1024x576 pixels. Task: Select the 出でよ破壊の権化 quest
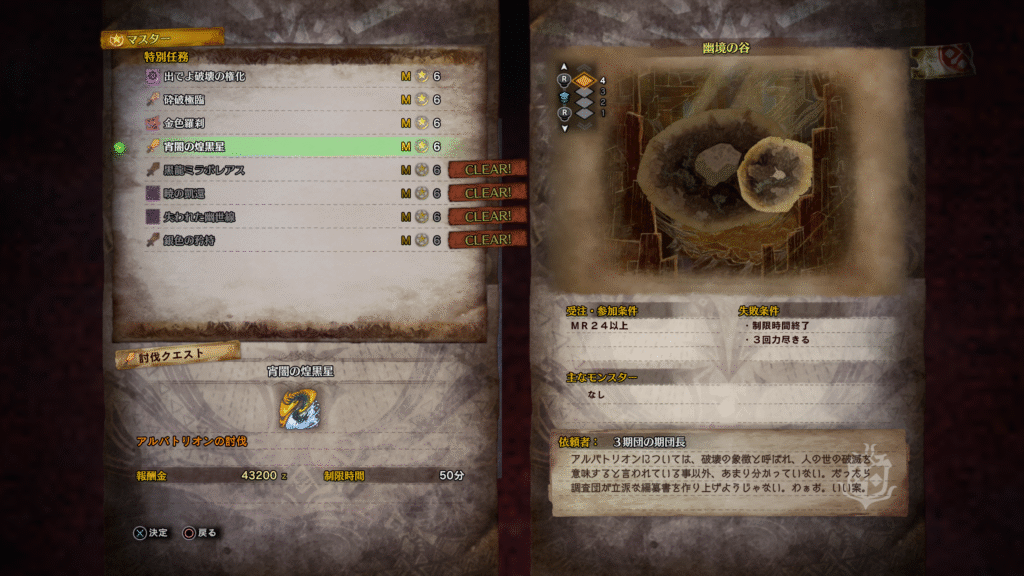point(205,76)
